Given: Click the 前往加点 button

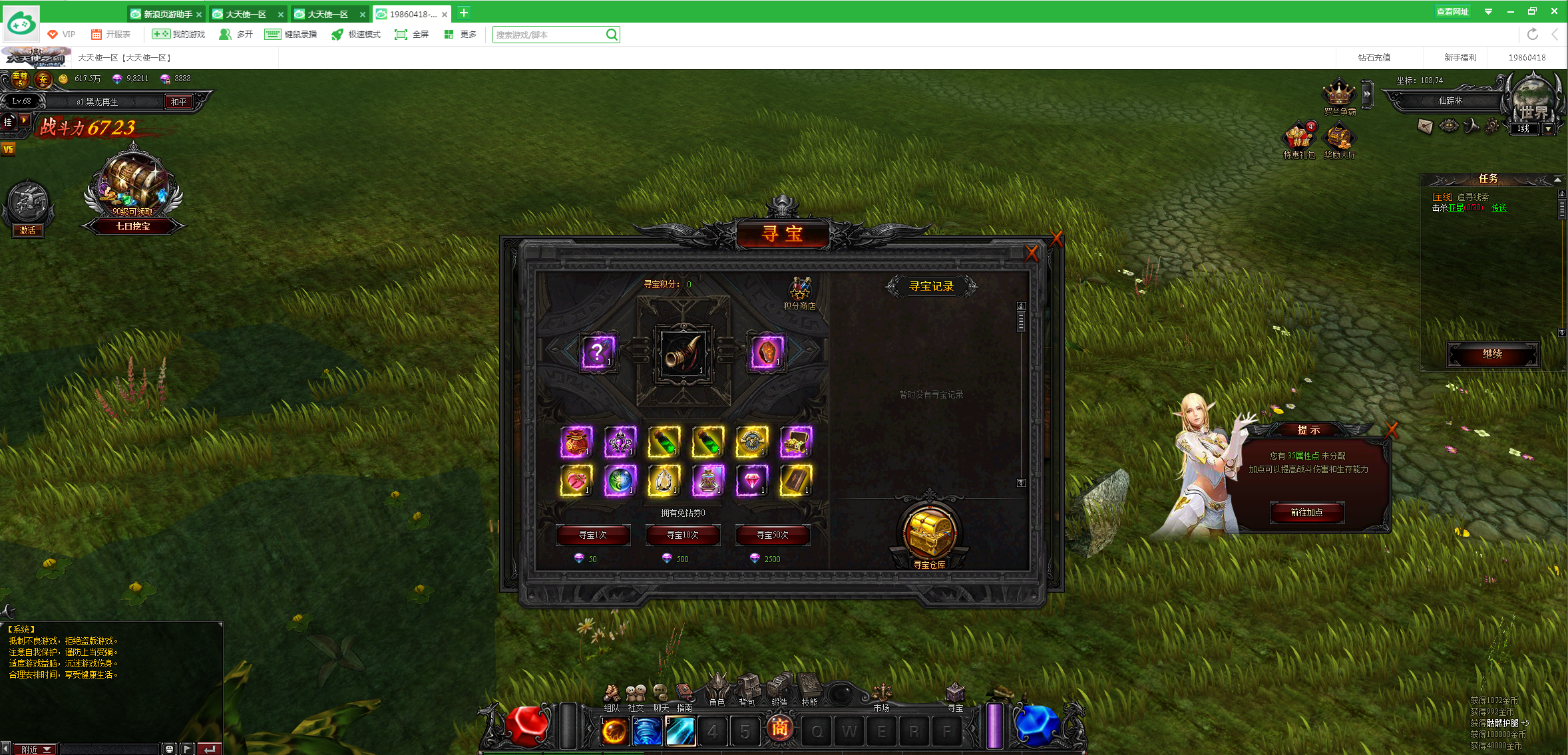Looking at the screenshot, I should pos(1306,512).
